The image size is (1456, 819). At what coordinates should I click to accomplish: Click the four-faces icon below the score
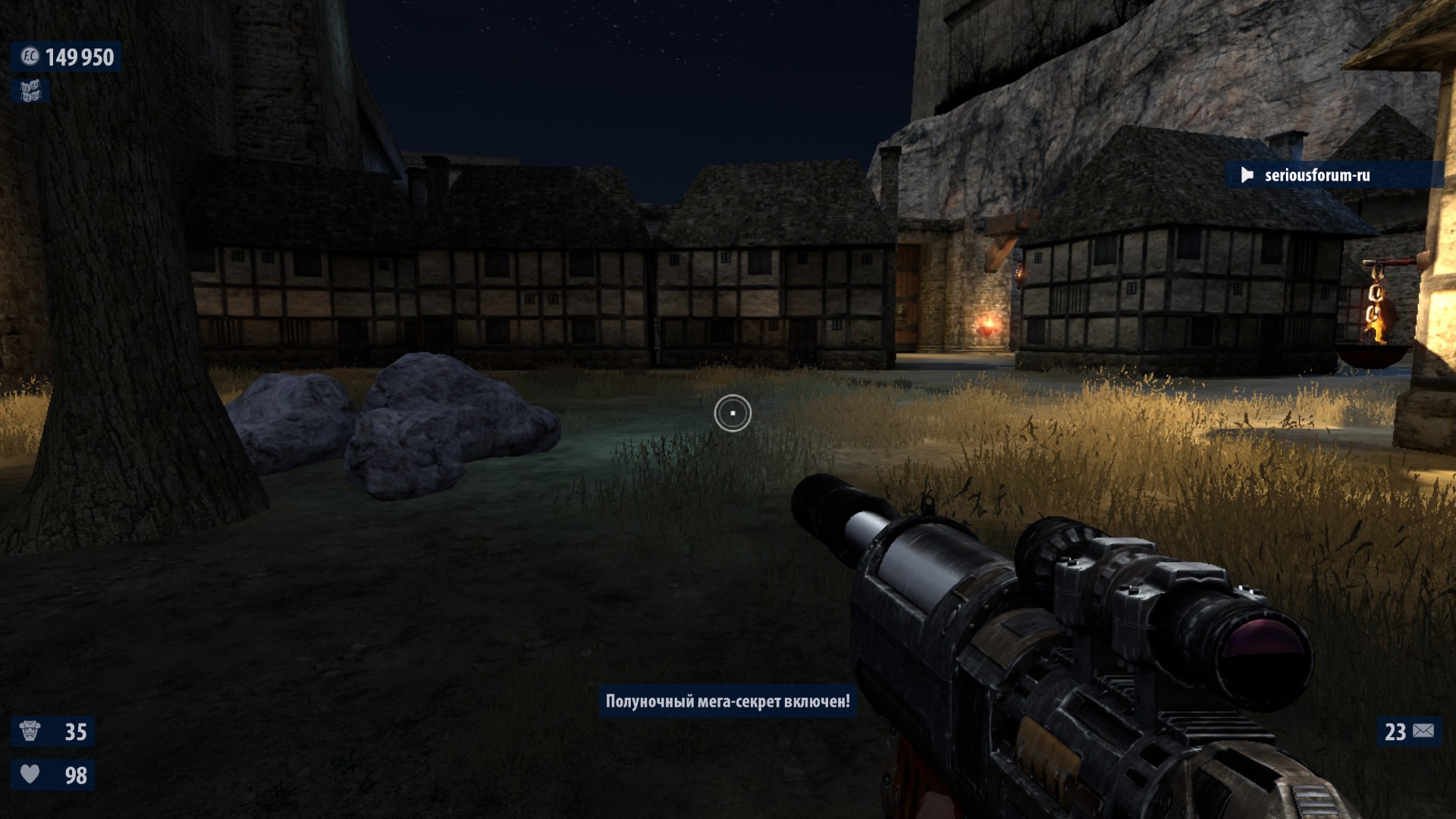click(x=30, y=92)
